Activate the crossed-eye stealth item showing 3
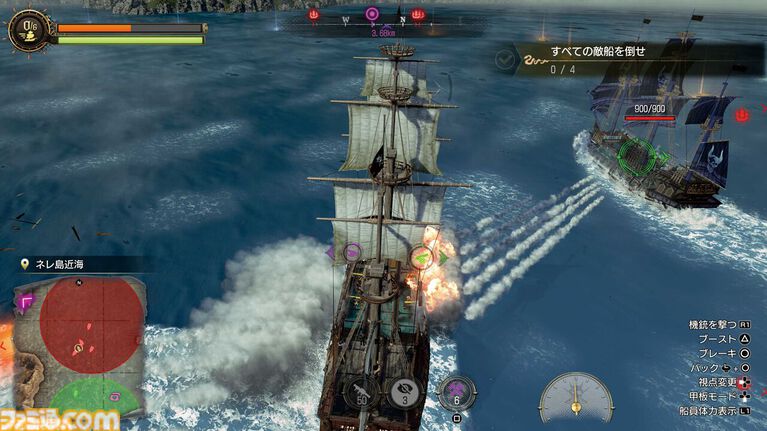 (401, 391)
